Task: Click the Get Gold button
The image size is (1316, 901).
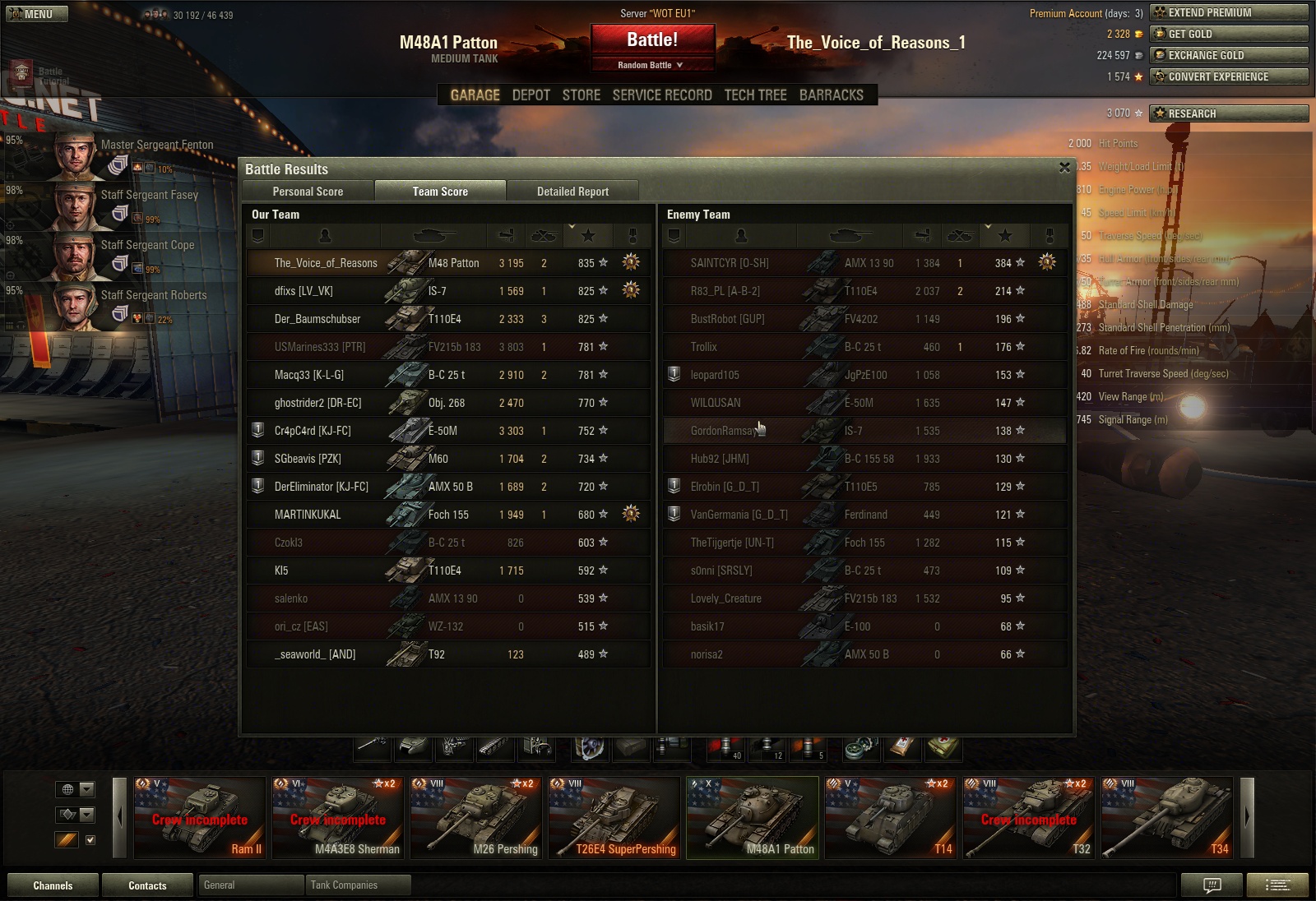Action: pyautogui.click(x=1229, y=34)
